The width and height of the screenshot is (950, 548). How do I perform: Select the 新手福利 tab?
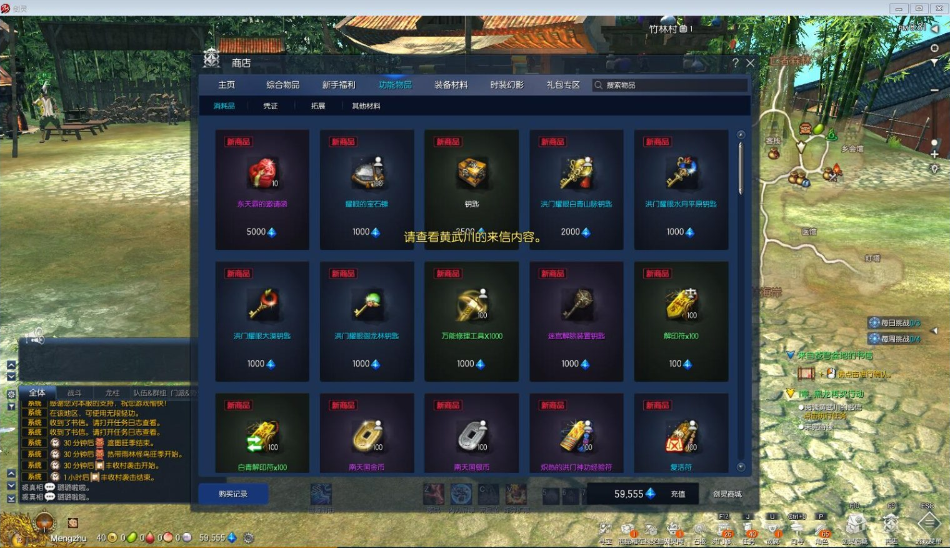339,85
